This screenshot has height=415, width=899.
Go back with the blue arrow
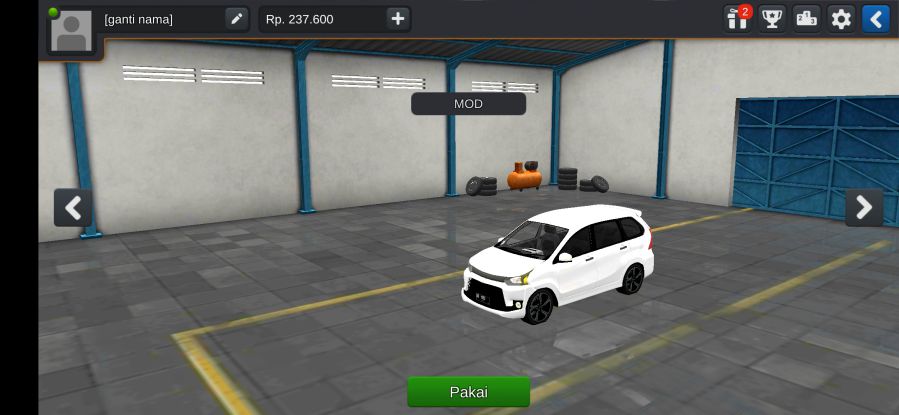[875, 19]
